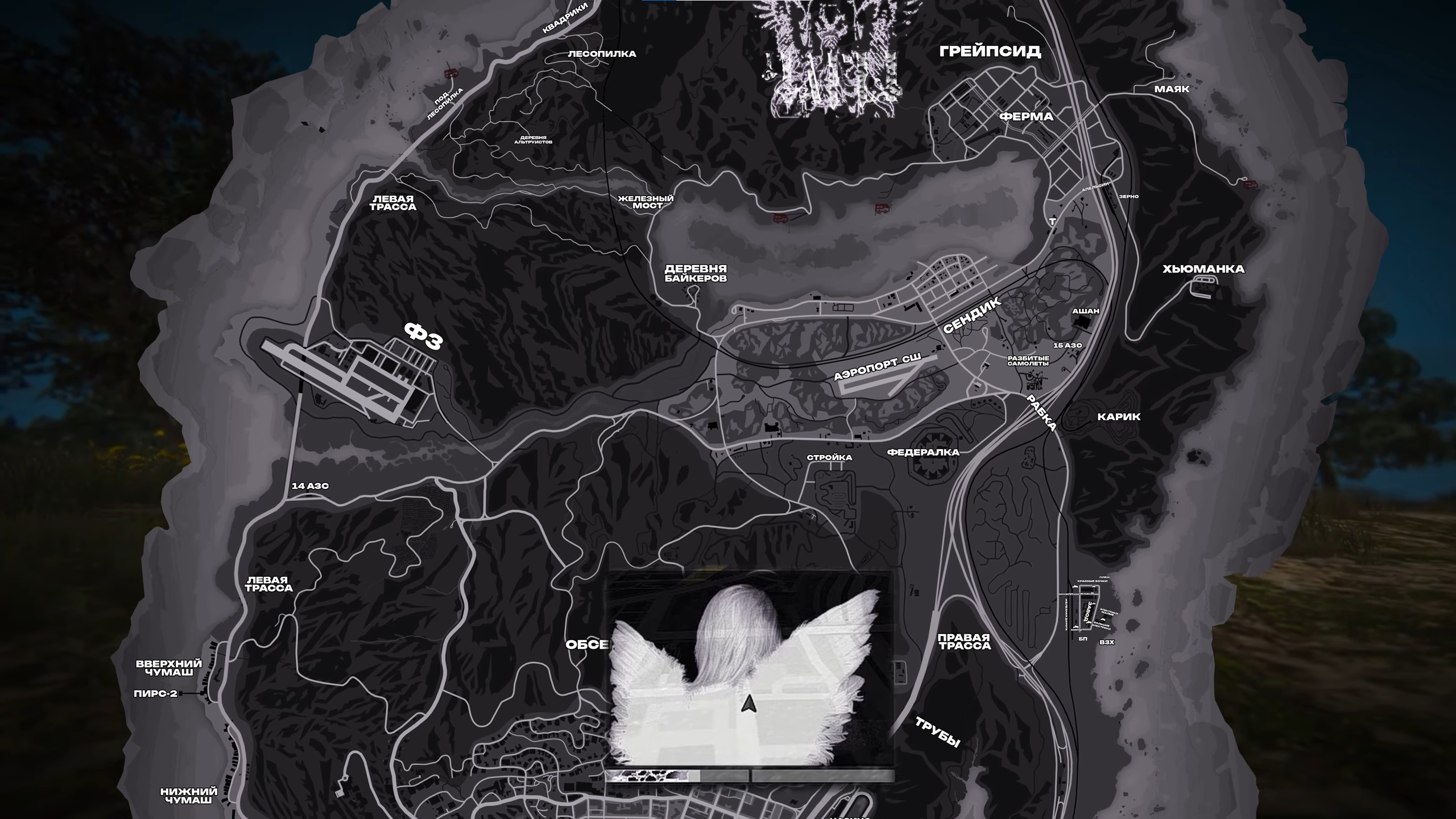The width and height of the screenshot is (1456, 819).
Task: Click the Вверхний Чумаш map label
Action: click(169, 668)
